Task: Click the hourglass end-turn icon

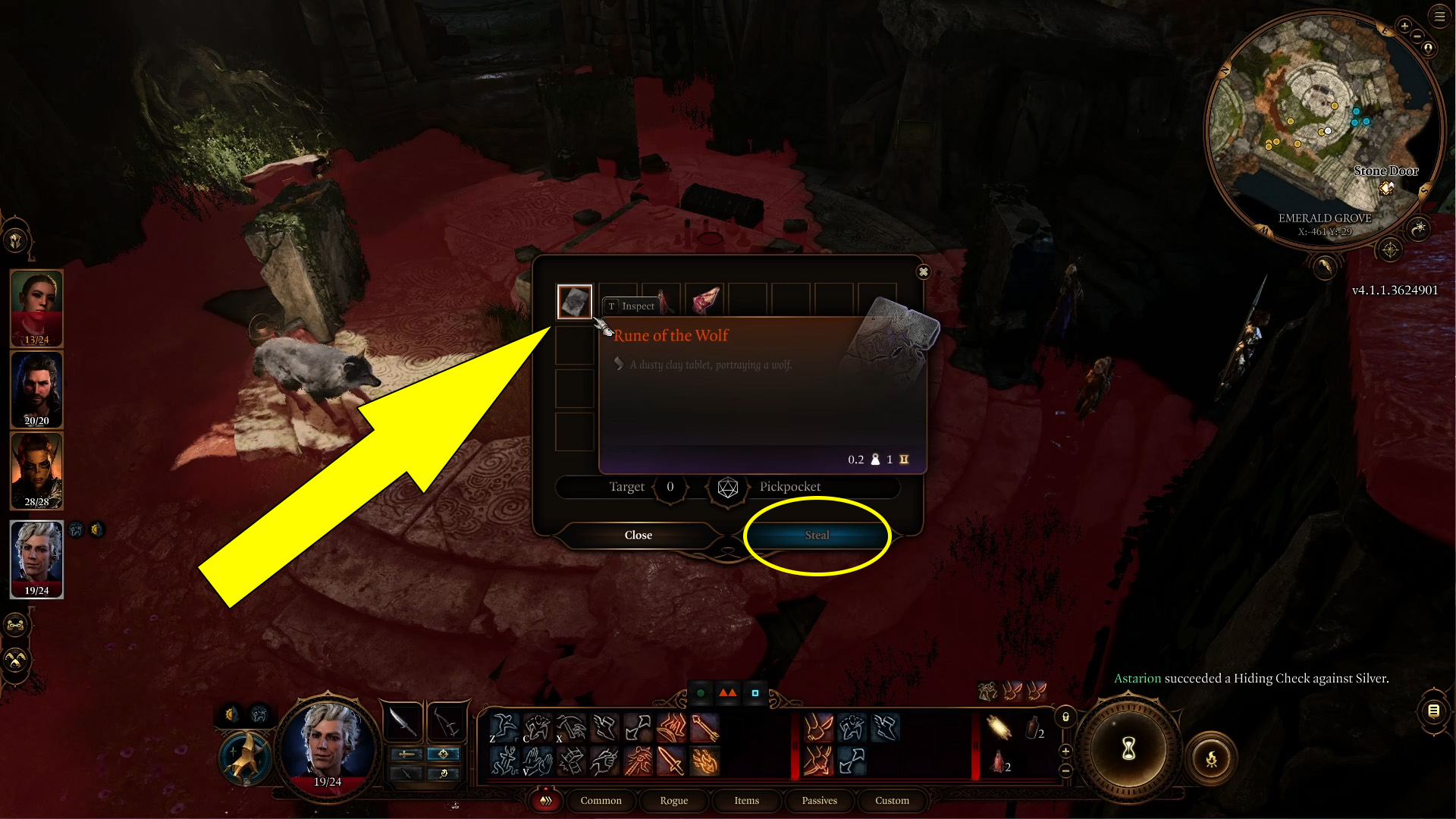Action: [1128, 751]
